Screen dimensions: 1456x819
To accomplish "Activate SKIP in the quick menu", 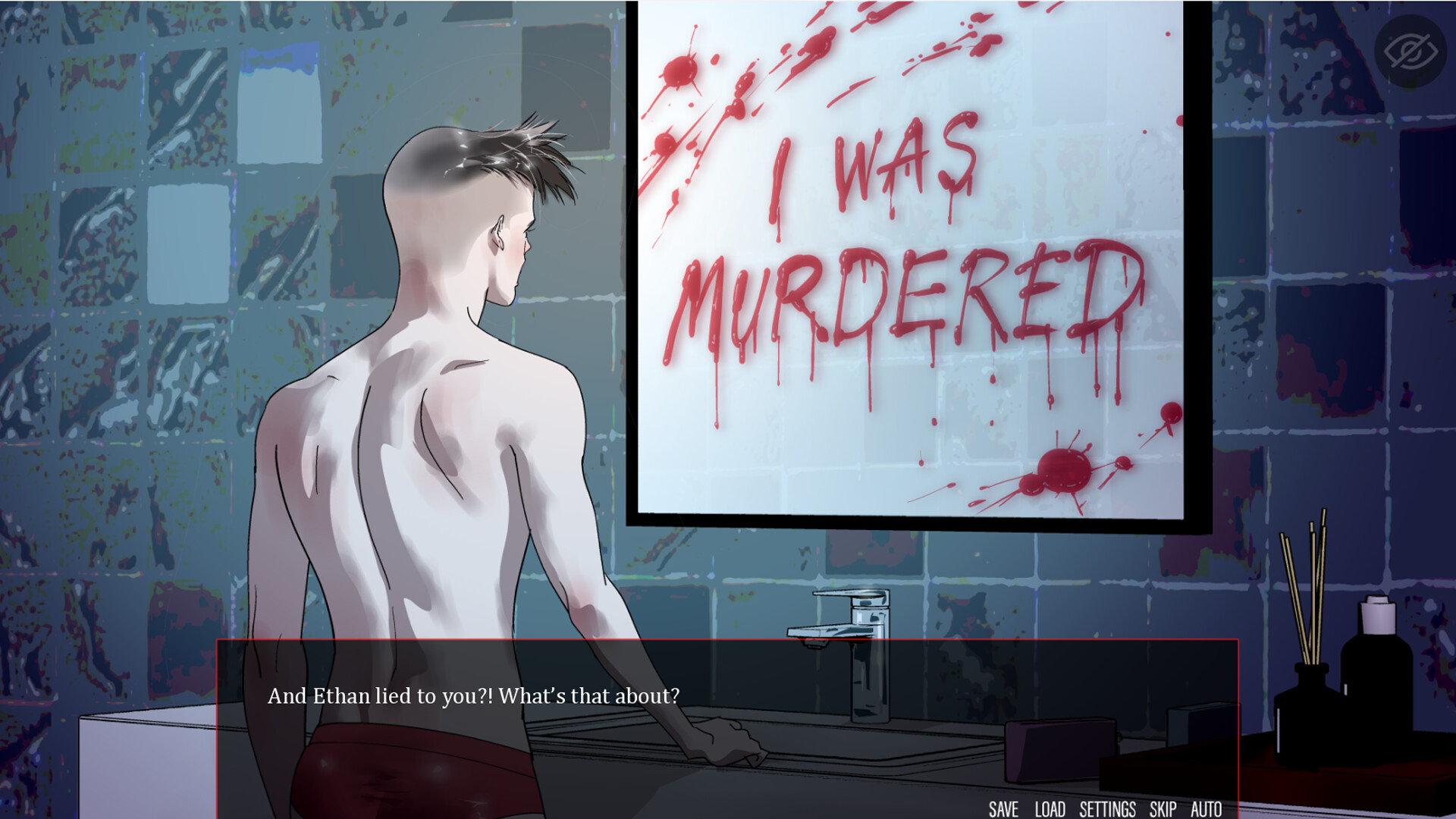I will point(1163,808).
